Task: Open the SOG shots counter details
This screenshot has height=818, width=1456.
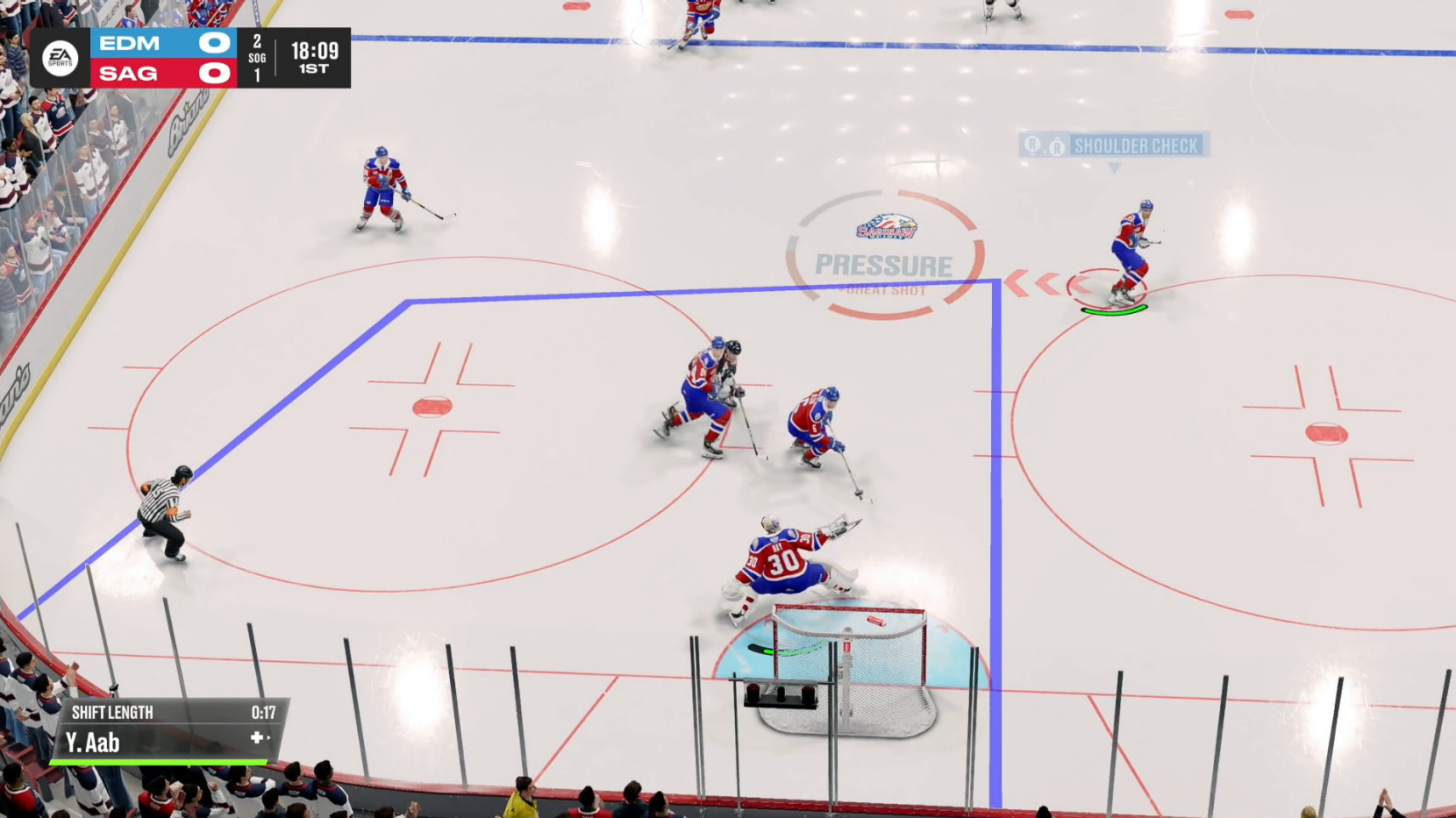Action: click(x=258, y=57)
